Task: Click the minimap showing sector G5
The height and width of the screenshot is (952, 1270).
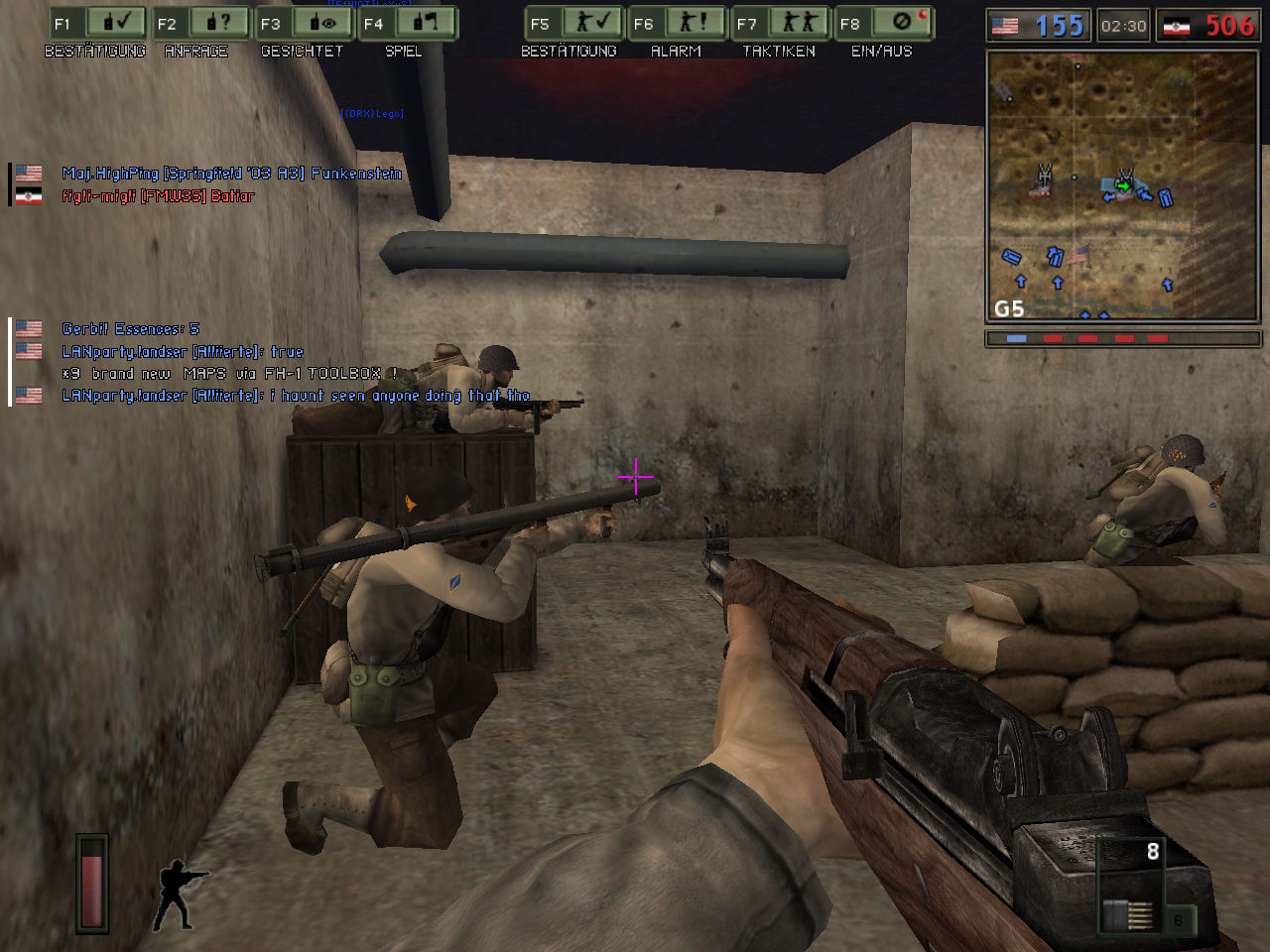Action: click(x=1122, y=186)
